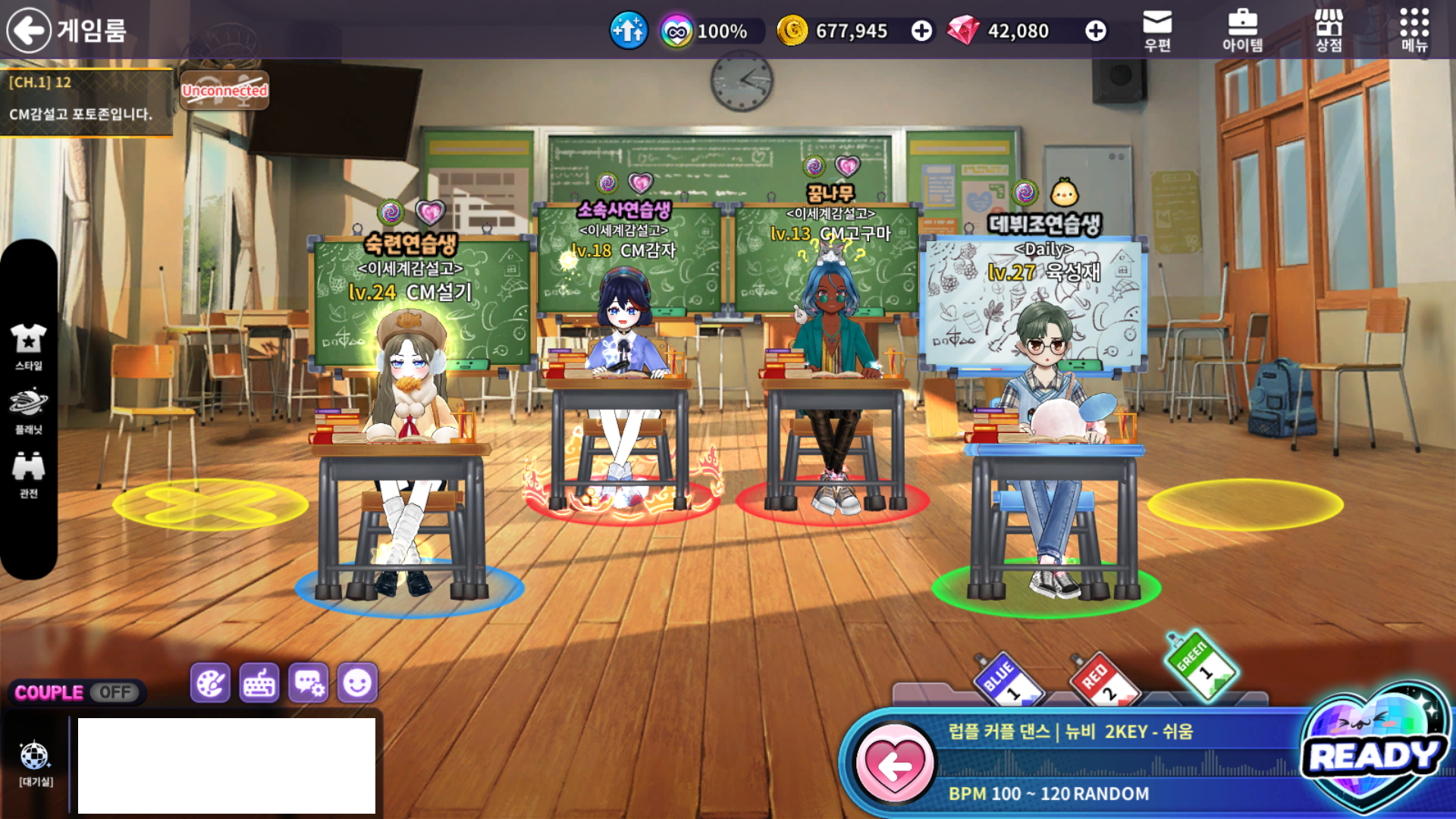1456x819 pixels.
Task: Go back from the game room
Action: [29, 30]
